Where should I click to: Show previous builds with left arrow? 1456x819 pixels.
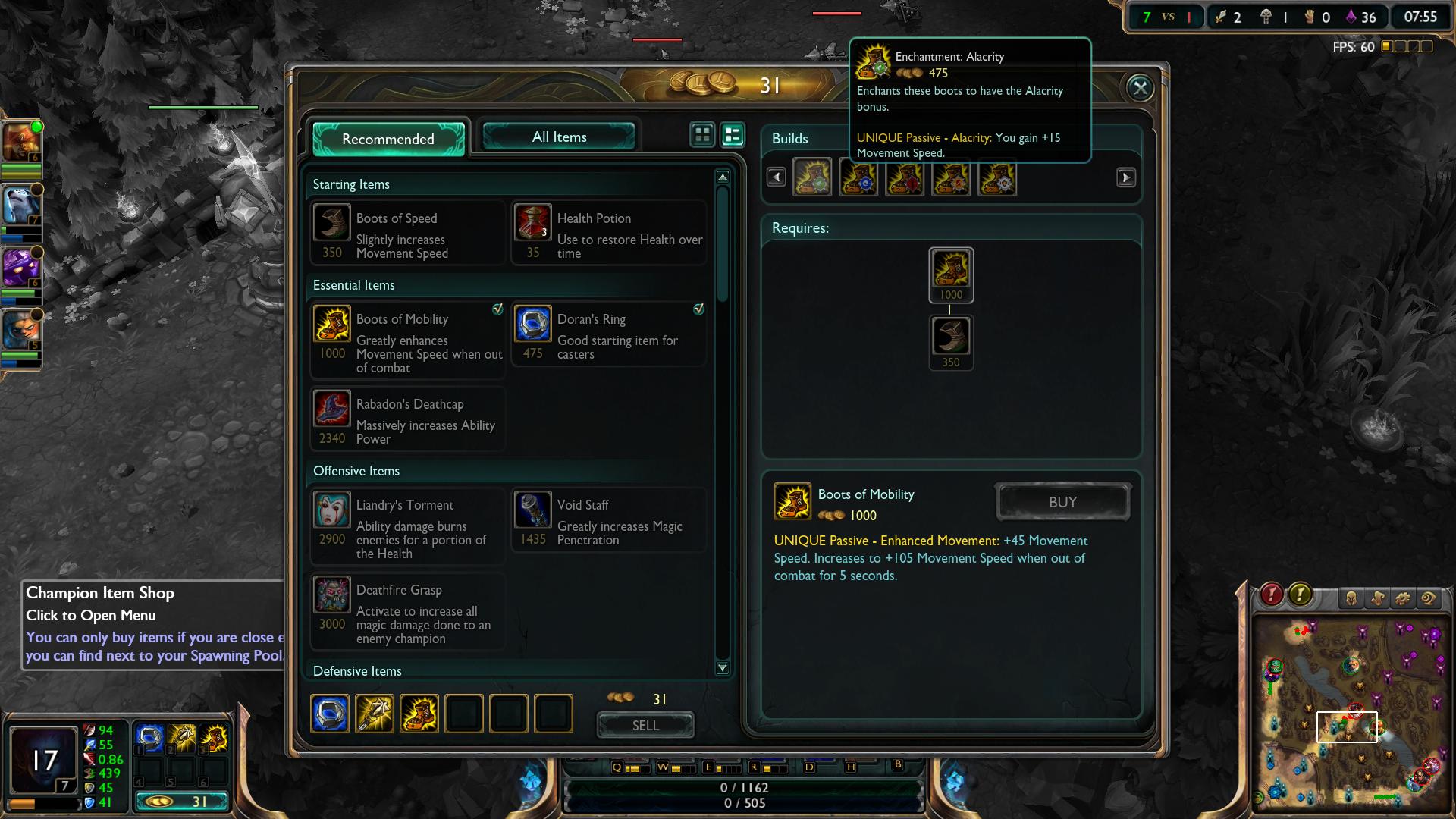[x=776, y=177]
